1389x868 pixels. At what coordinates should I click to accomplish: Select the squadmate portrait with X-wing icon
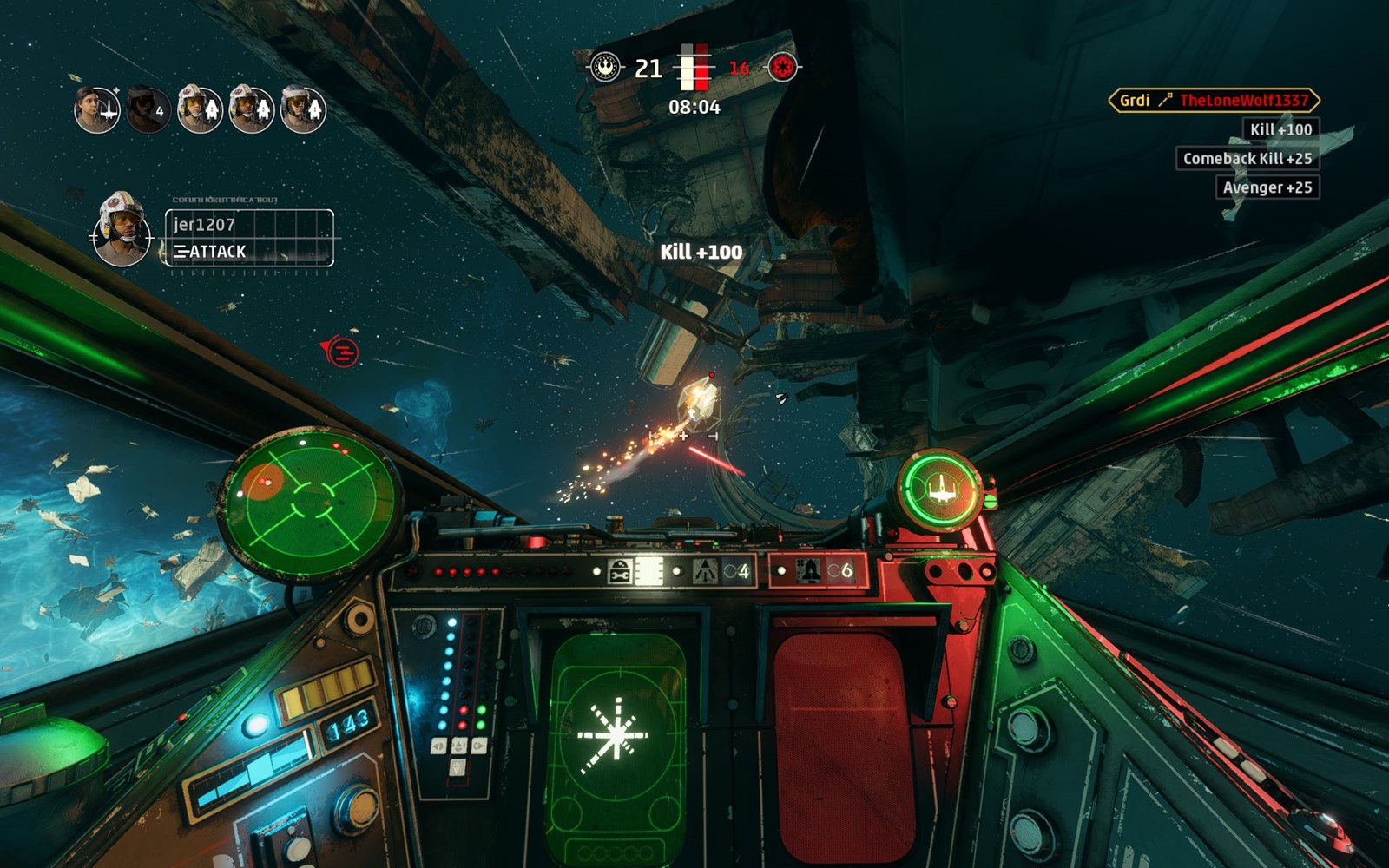point(96,109)
